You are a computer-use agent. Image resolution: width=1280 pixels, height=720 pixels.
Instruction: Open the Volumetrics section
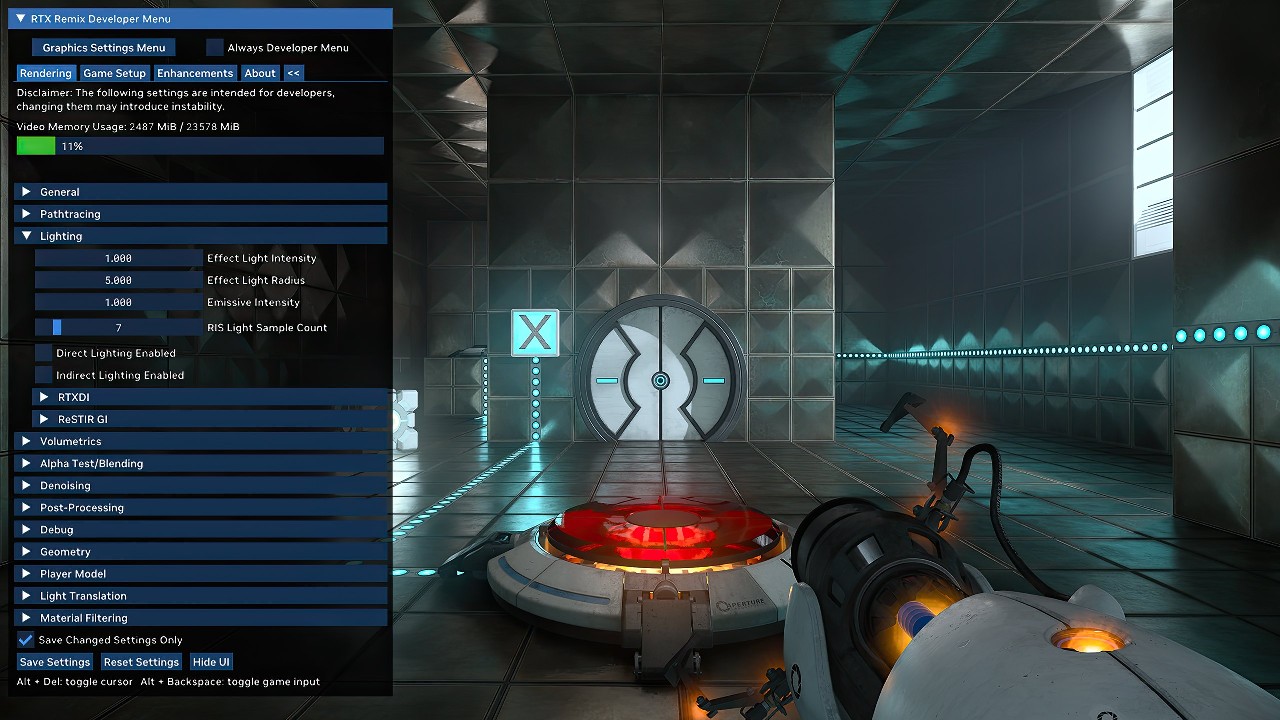coord(70,441)
